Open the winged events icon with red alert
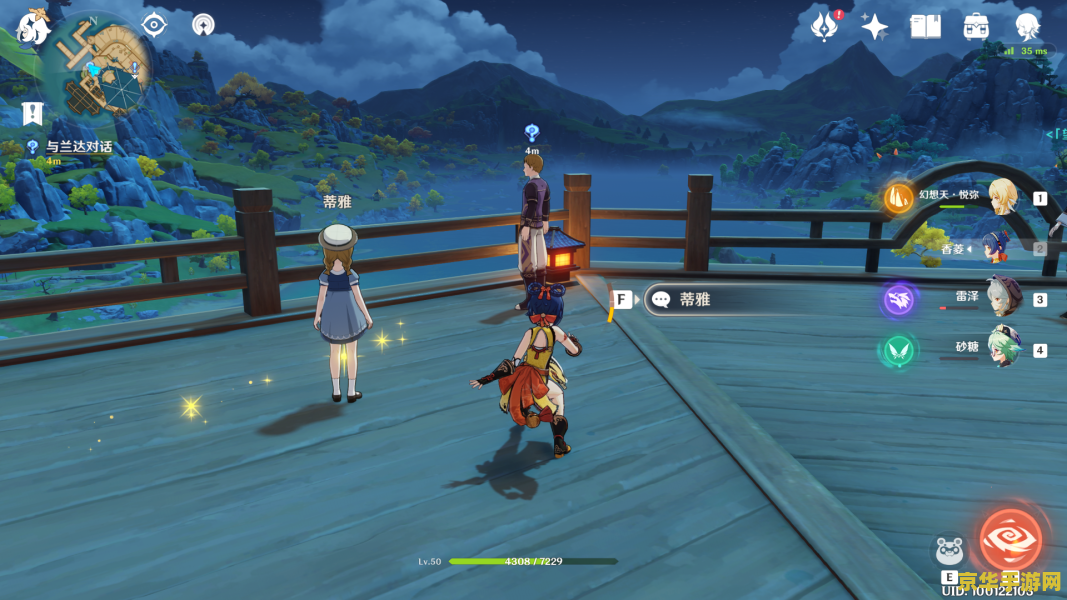 click(x=825, y=27)
